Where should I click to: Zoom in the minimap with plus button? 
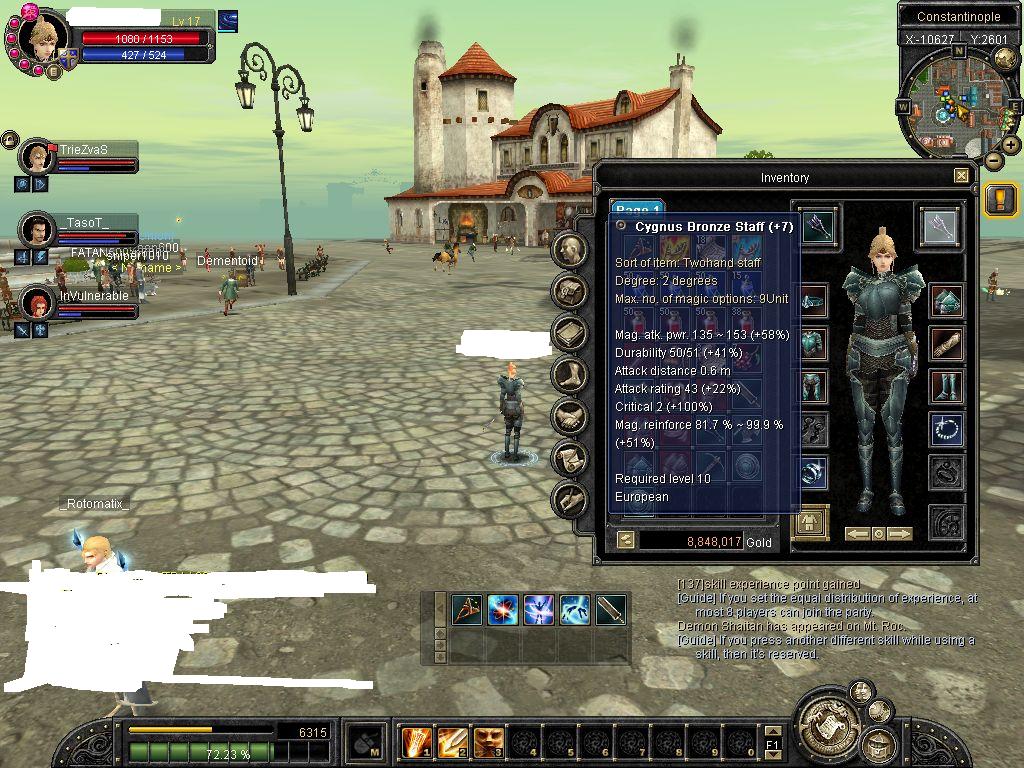click(1011, 145)
